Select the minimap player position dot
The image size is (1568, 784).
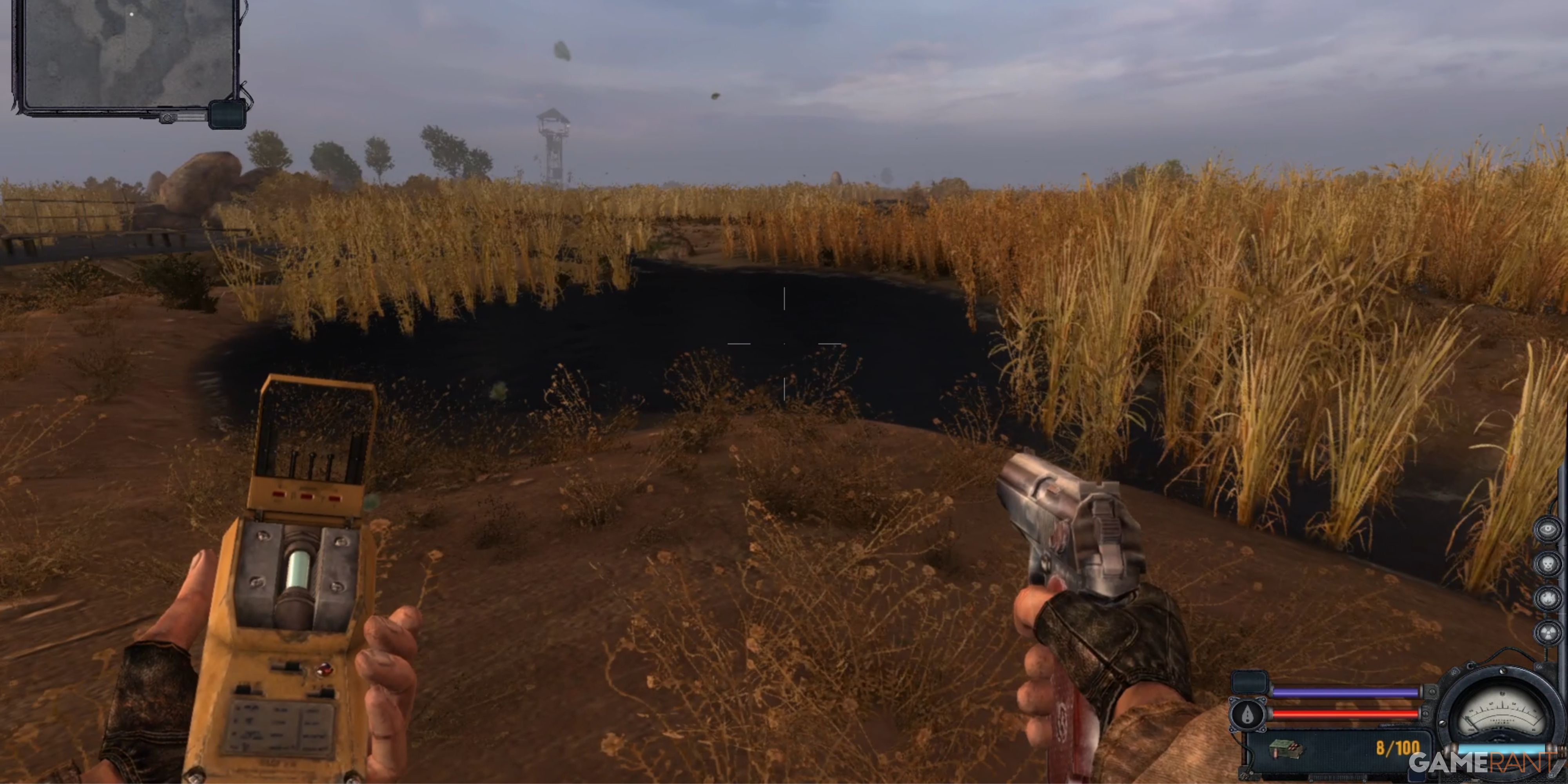tap(131, 14)
